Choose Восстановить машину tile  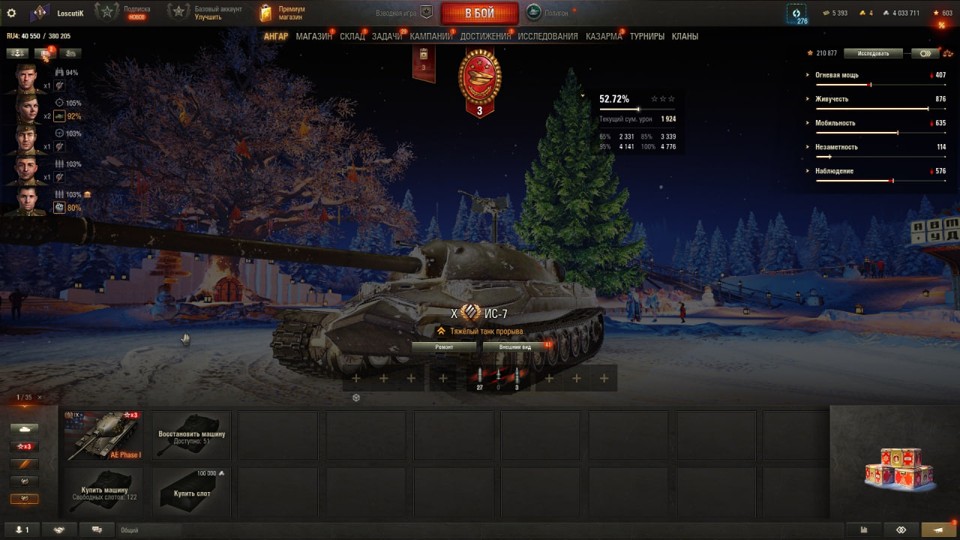[x=192, y=435]
